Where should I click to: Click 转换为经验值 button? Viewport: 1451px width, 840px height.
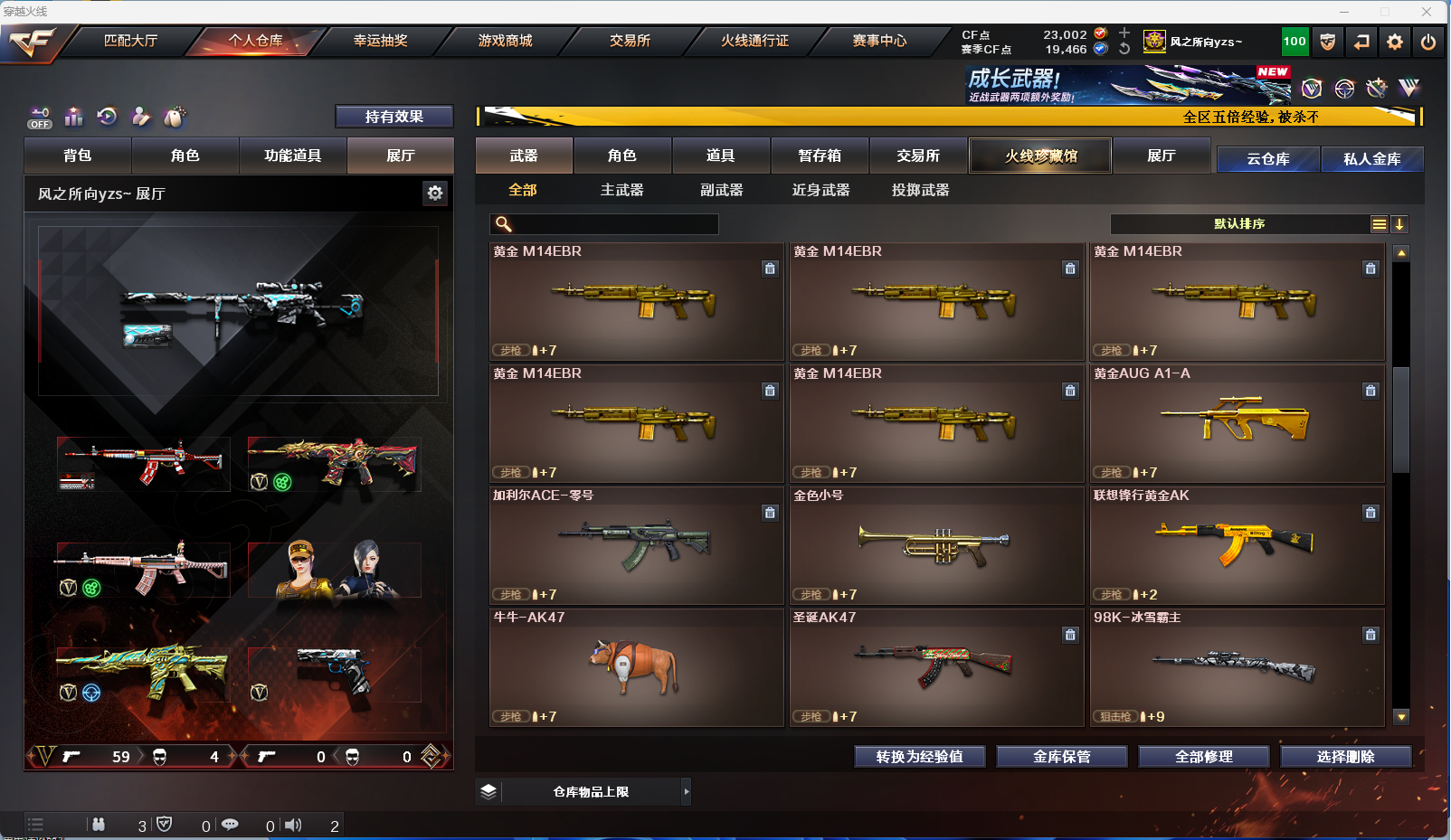coord(919,757)
